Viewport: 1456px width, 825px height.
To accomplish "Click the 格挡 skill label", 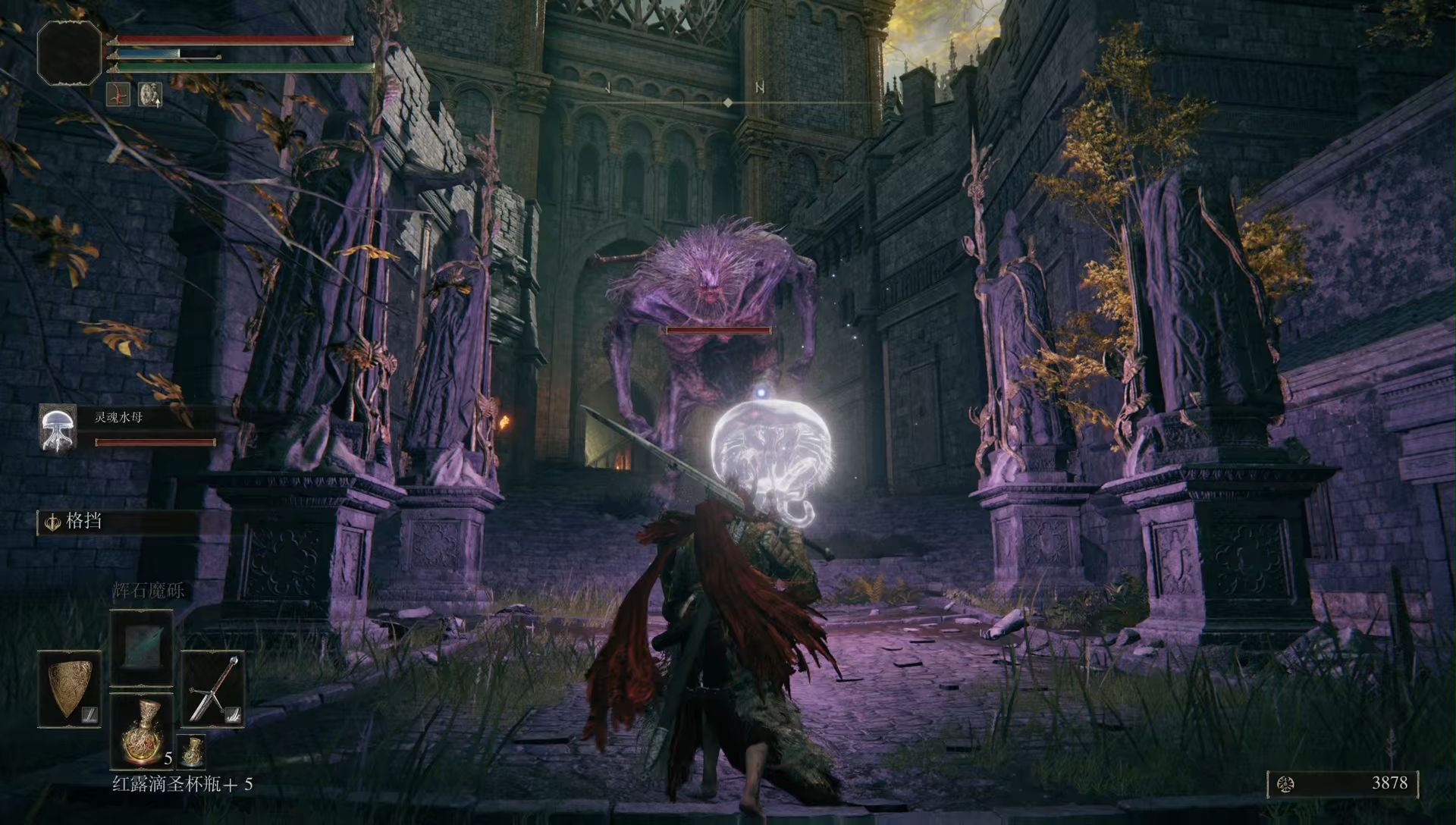I will click(x=83, y=522).
